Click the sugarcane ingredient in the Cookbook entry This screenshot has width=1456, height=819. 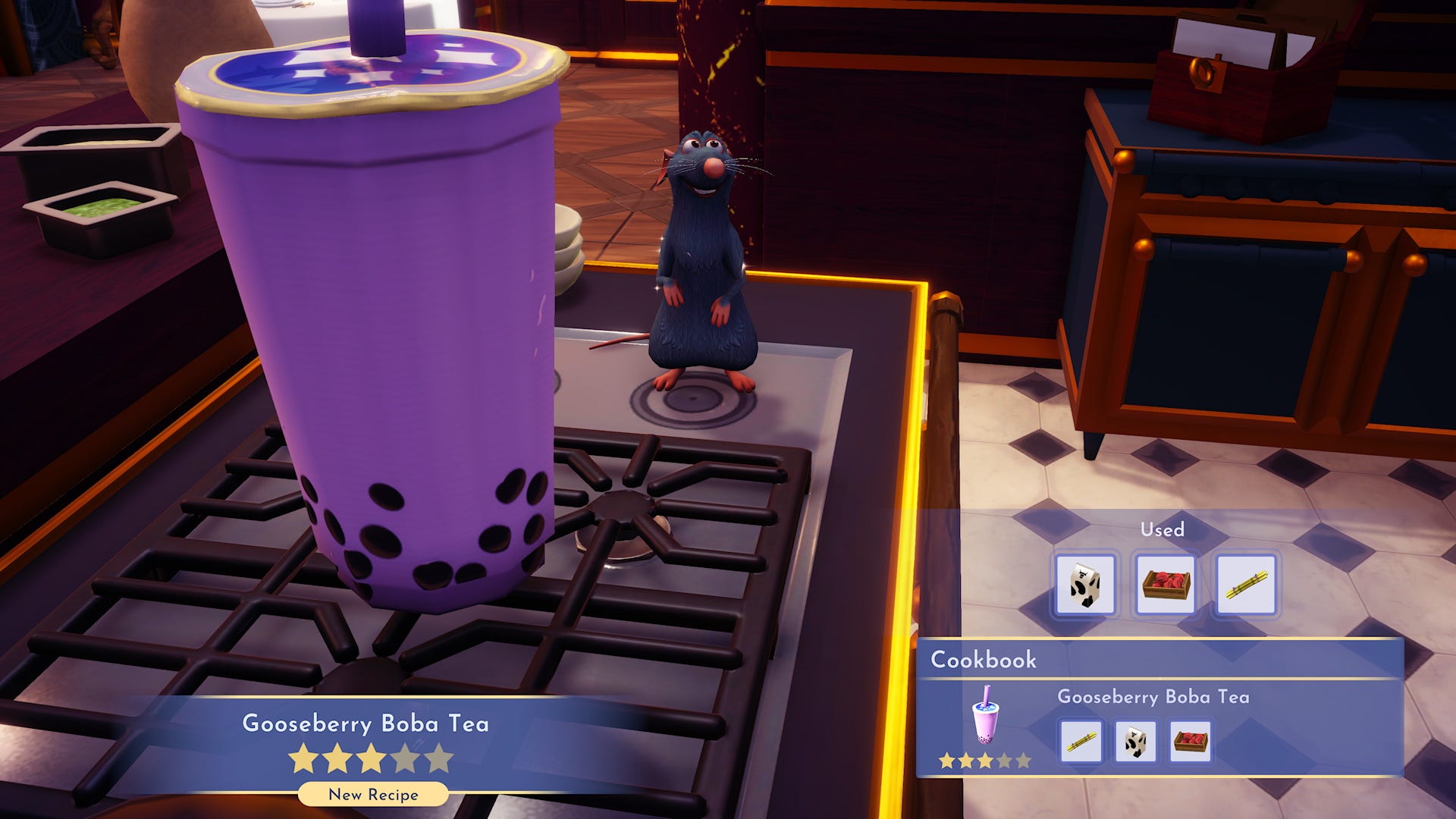tap(1082, 742)
